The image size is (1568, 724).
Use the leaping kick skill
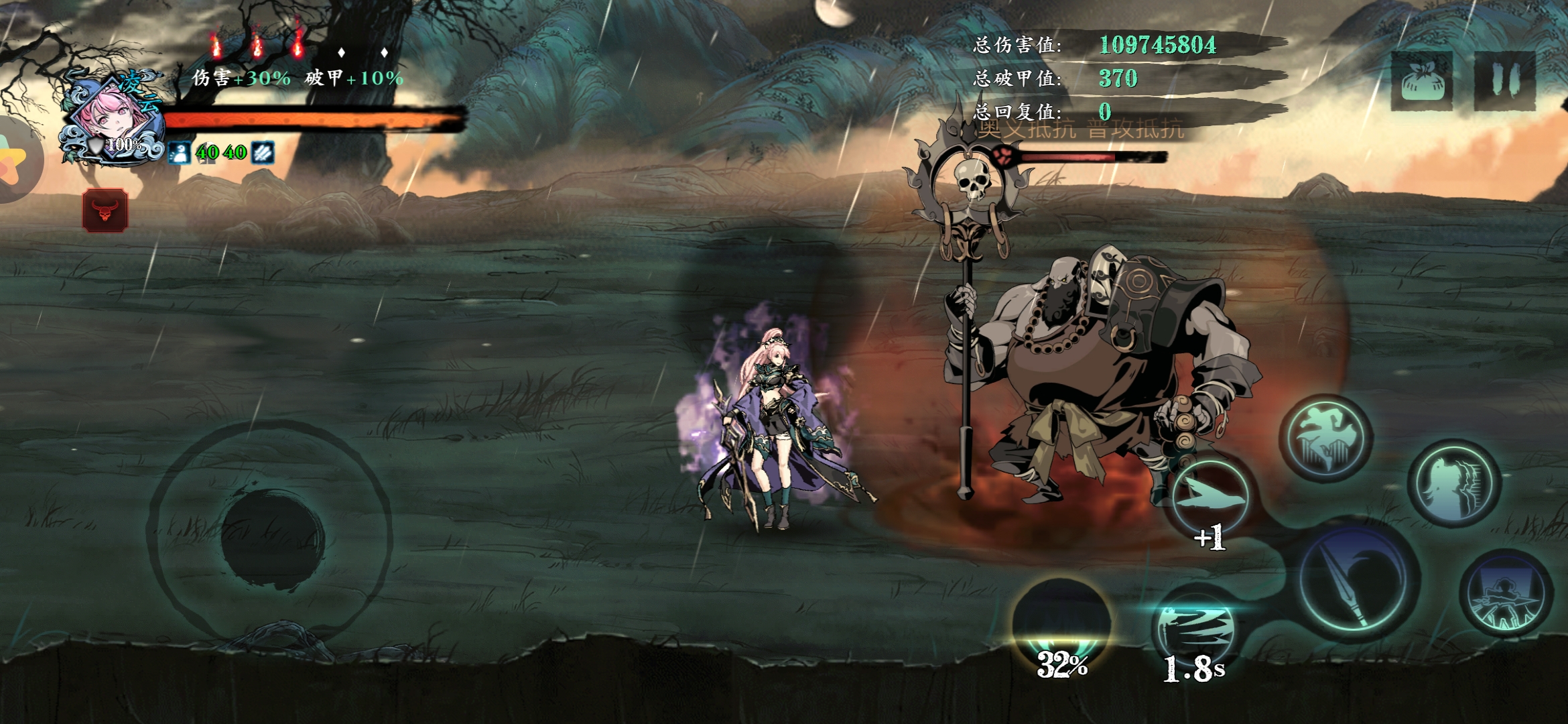1325,438
